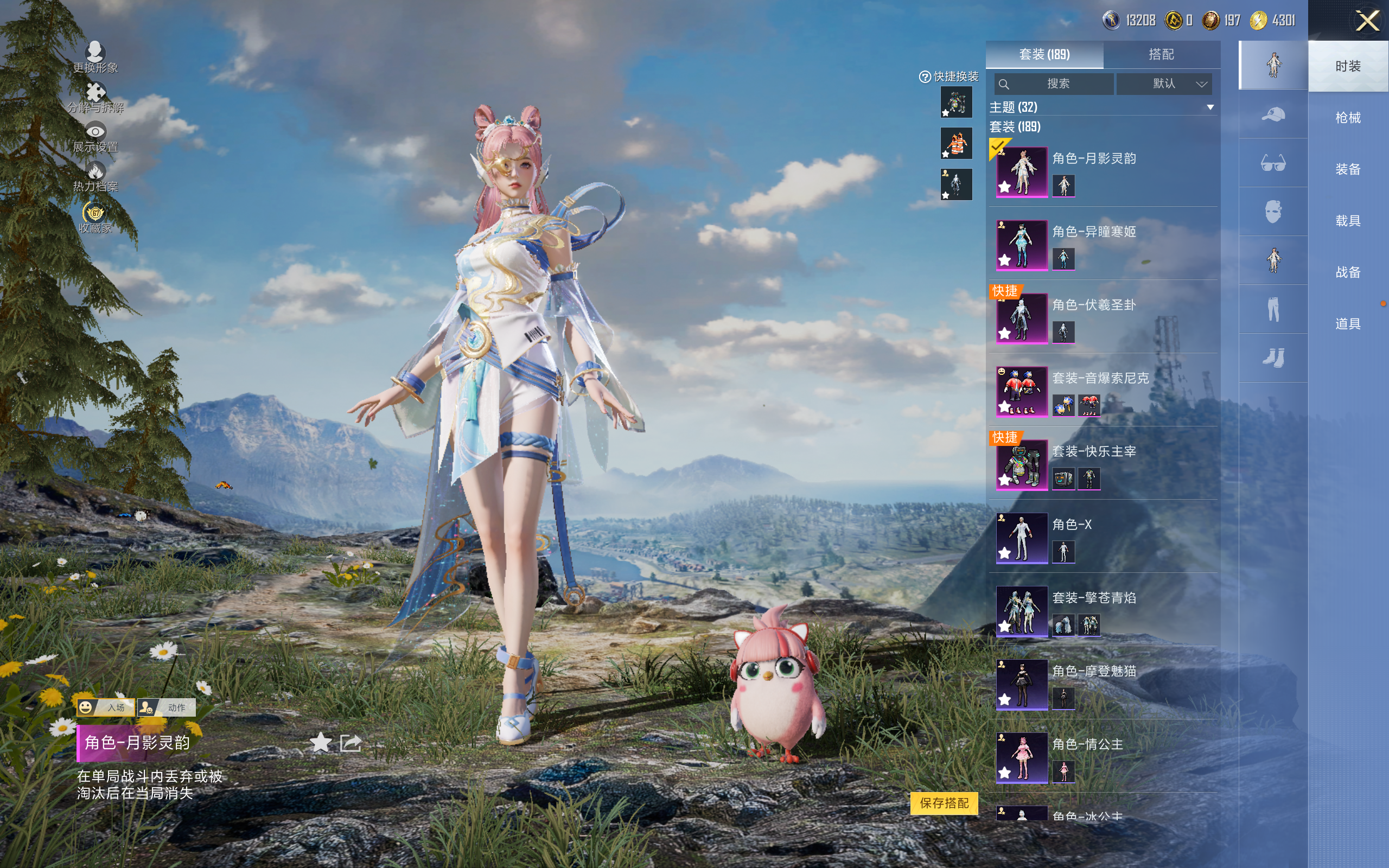Go to the 道具 category
Image resolution: width=1389 pixels, height=868 pixels.
point(1347,324)
